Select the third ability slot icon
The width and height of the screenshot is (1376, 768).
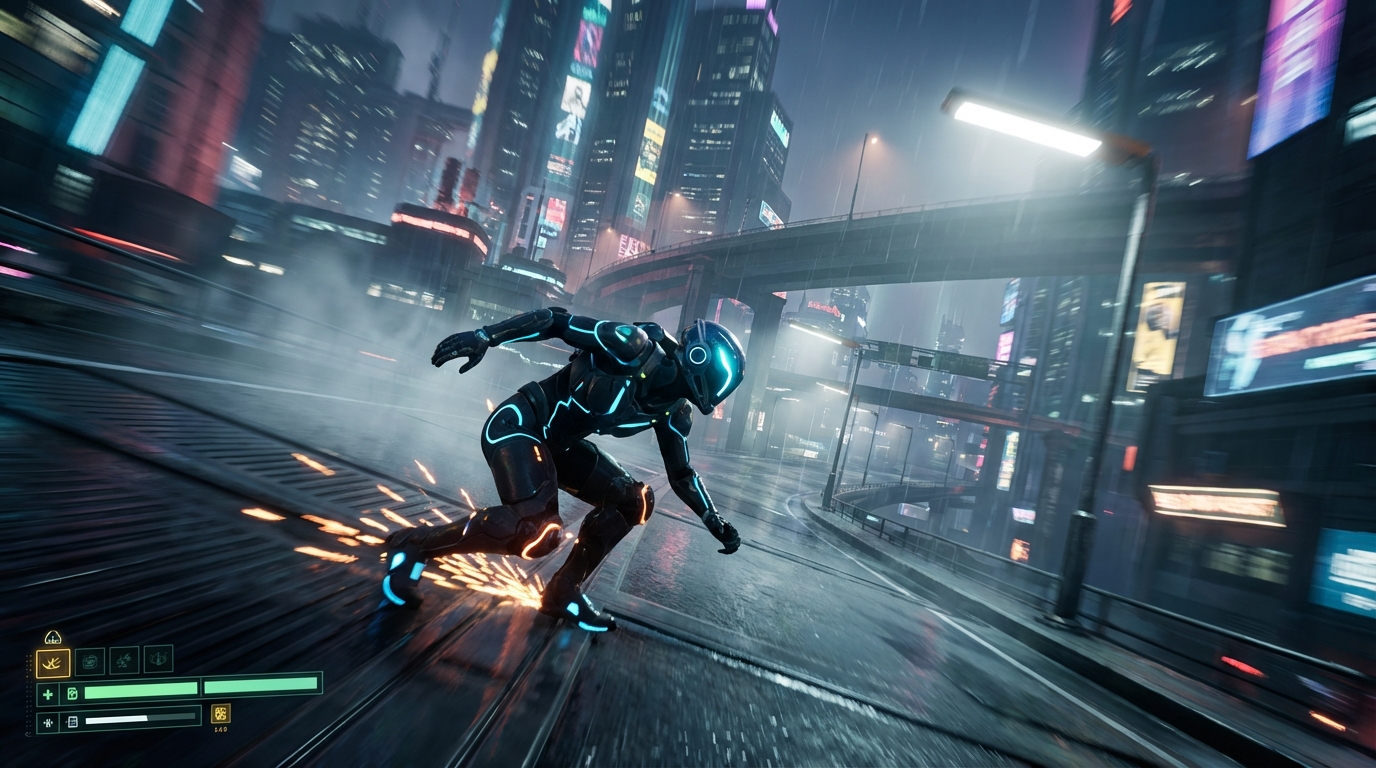(124, 660)
